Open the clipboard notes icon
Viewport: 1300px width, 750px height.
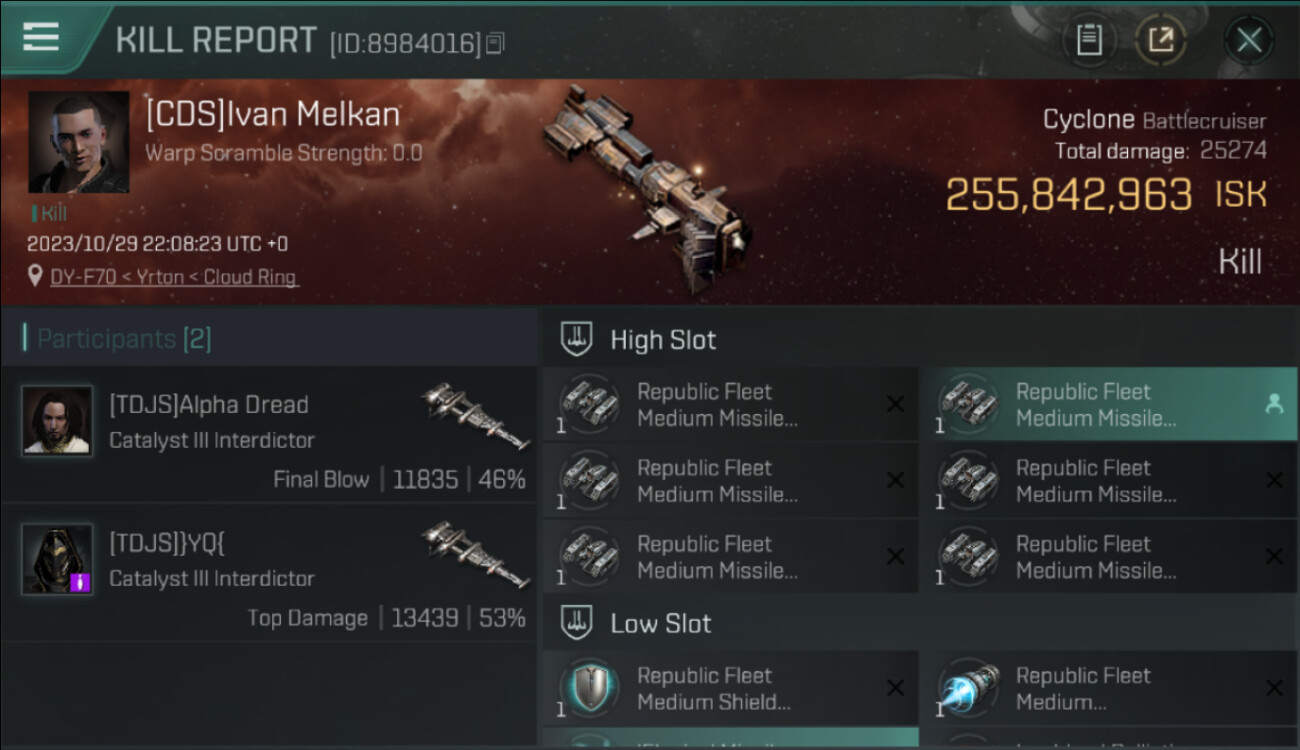pos(1089,40)
